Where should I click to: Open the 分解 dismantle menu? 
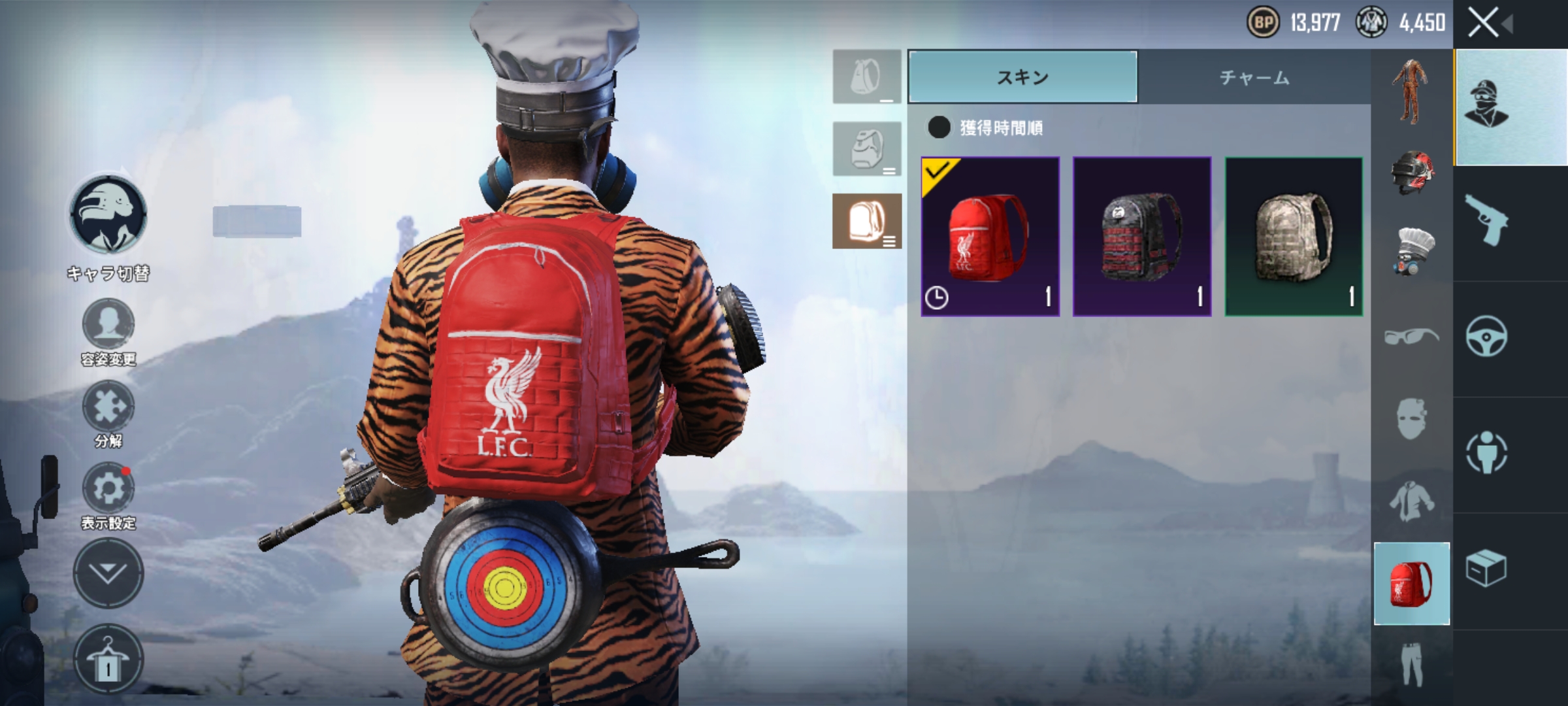(108, 407)
